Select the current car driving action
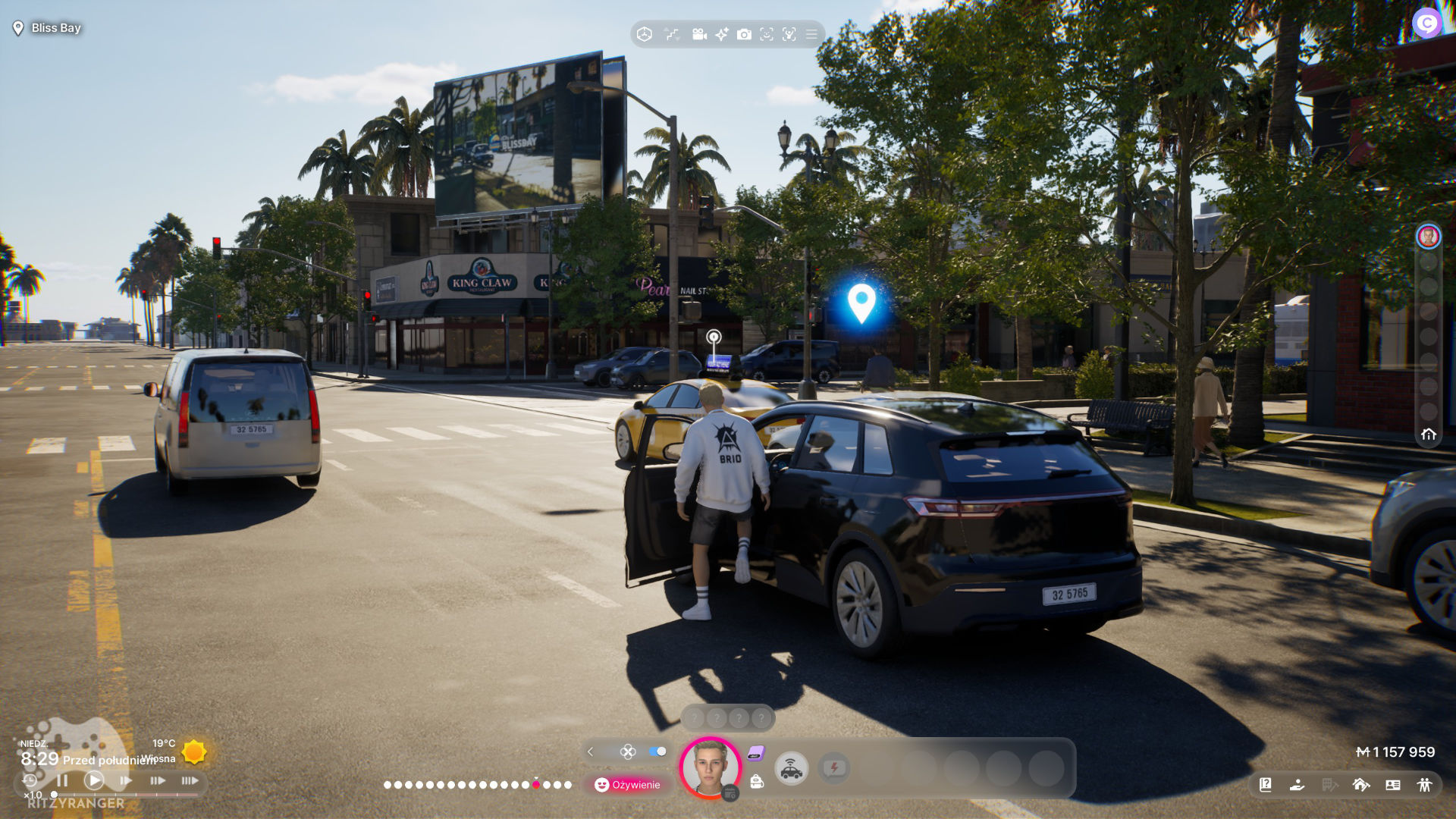Image resolution: width=1456 pixels, height=819 pixels. click(791, 769)
